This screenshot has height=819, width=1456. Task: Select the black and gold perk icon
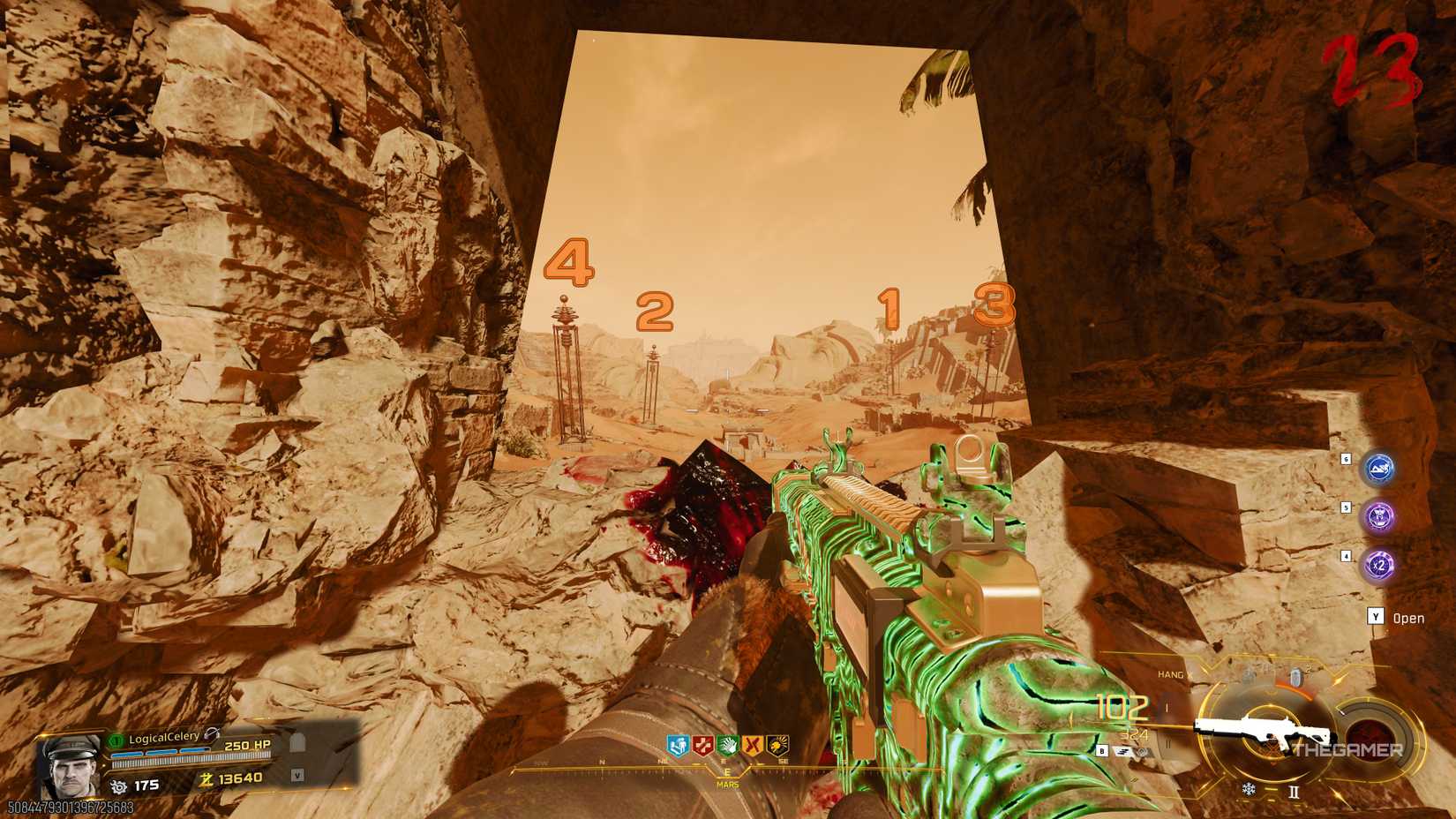777,744
